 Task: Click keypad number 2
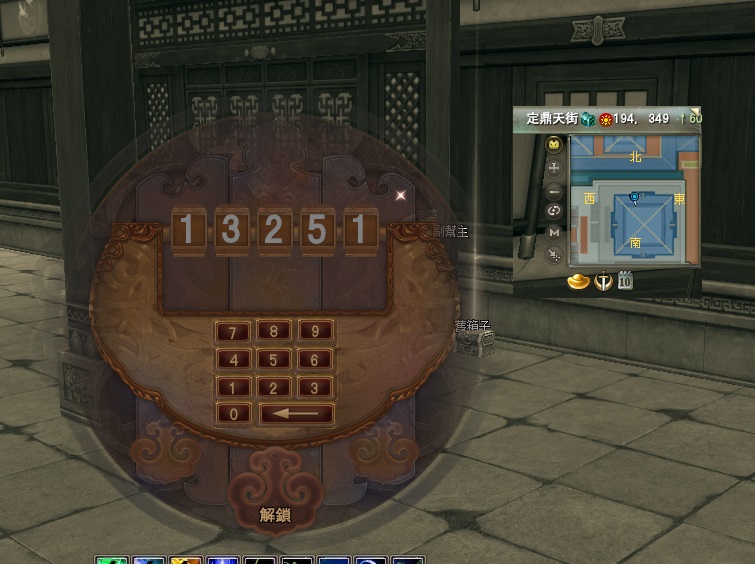[x=274, y=388]
